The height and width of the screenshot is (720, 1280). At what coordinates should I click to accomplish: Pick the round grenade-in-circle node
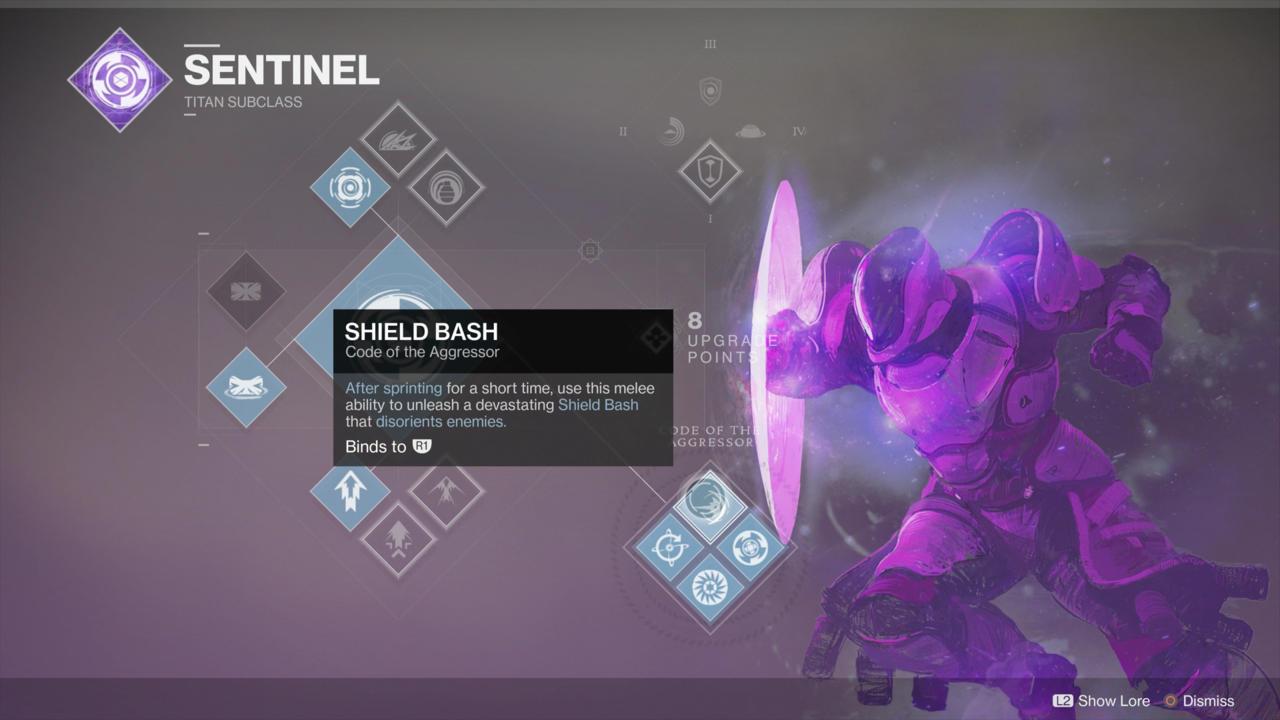(x=446, y=187)
